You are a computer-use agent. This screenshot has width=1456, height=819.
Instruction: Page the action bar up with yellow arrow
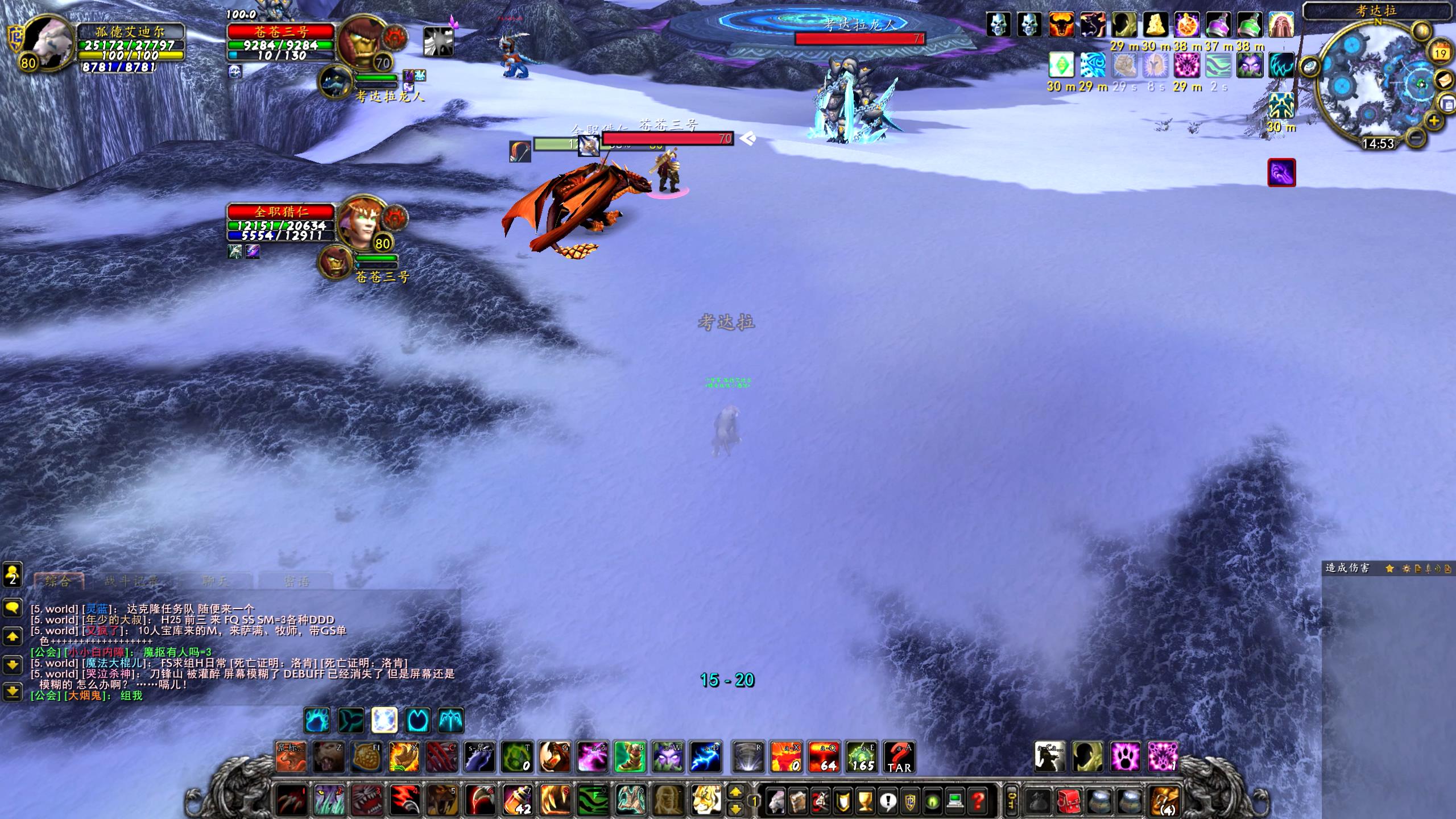(735, 792)
